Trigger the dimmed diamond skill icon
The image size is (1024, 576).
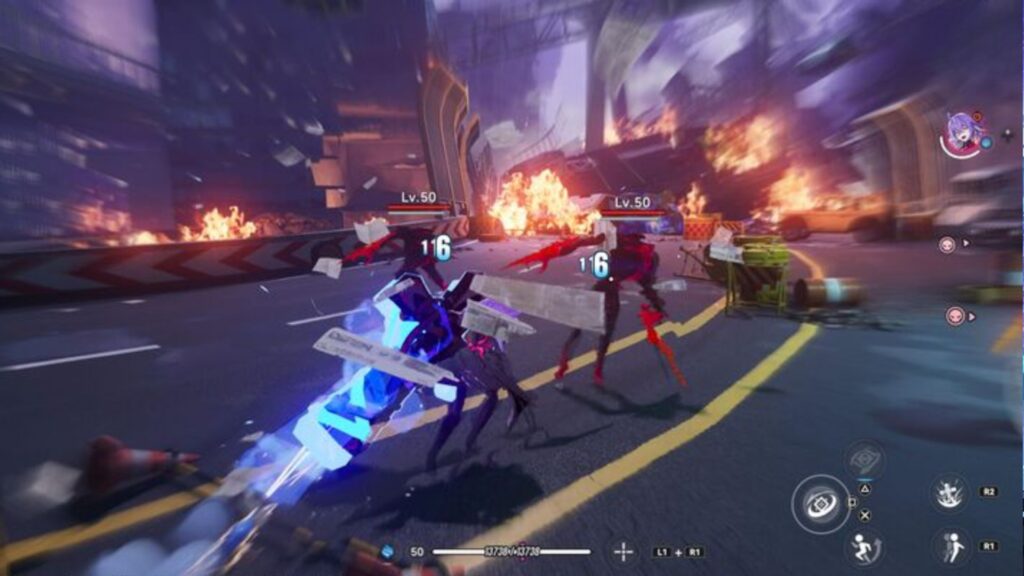tap(864, 460)
